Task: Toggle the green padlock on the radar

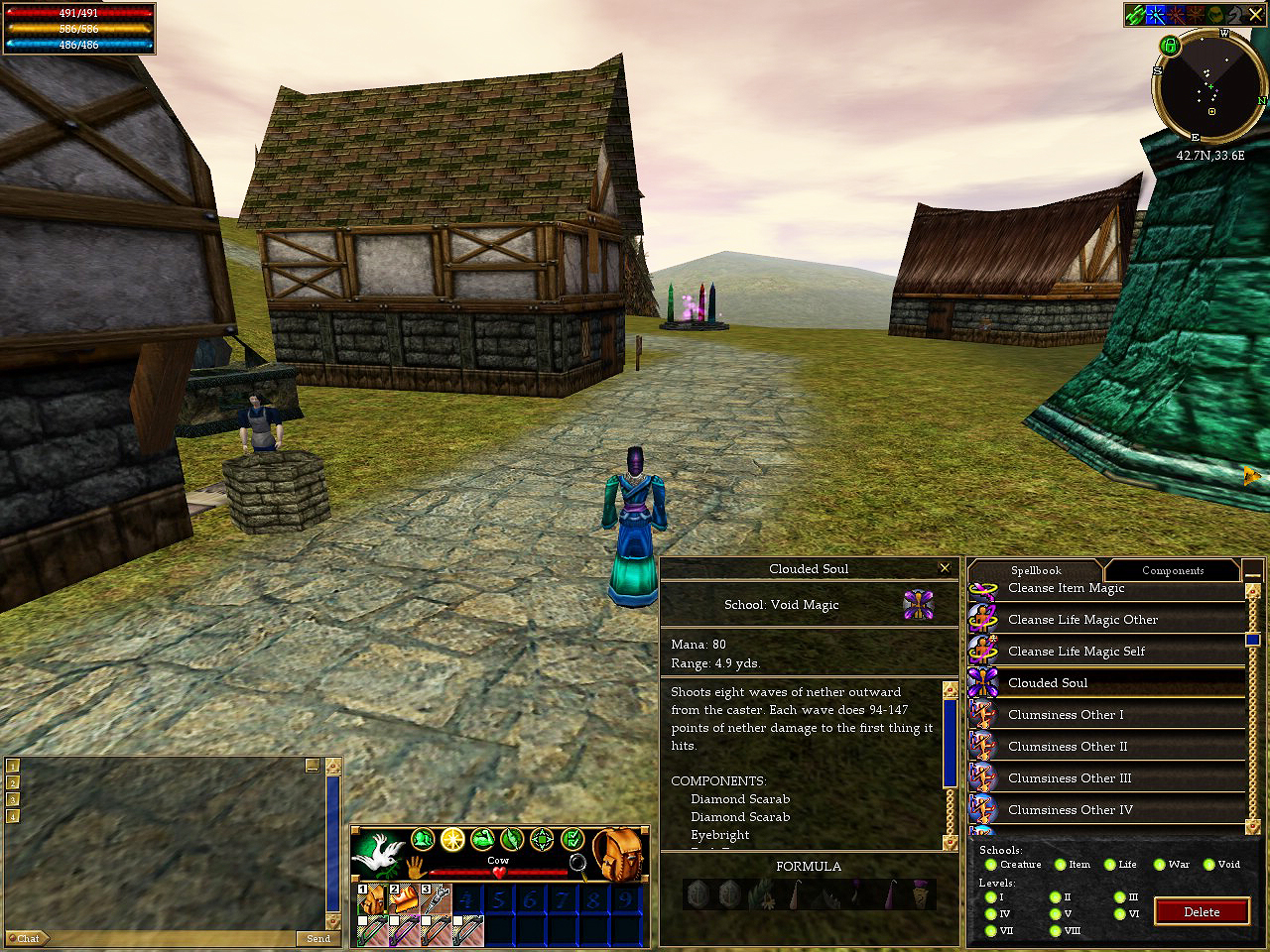Action: point(1169,46)
